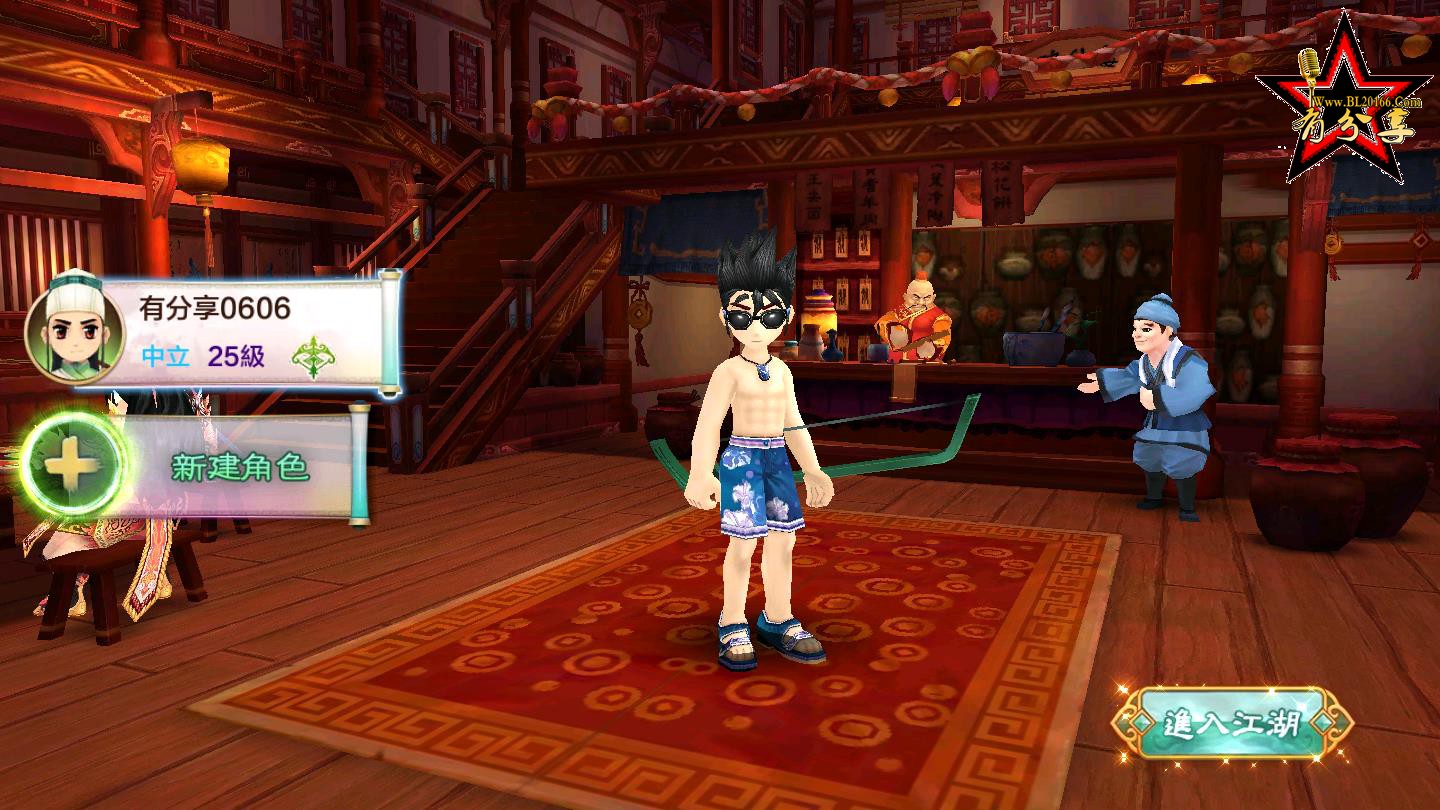Viewport: 1440px width, 810px height.
Task: Create a new character with 新建角色
Action: 200,468
